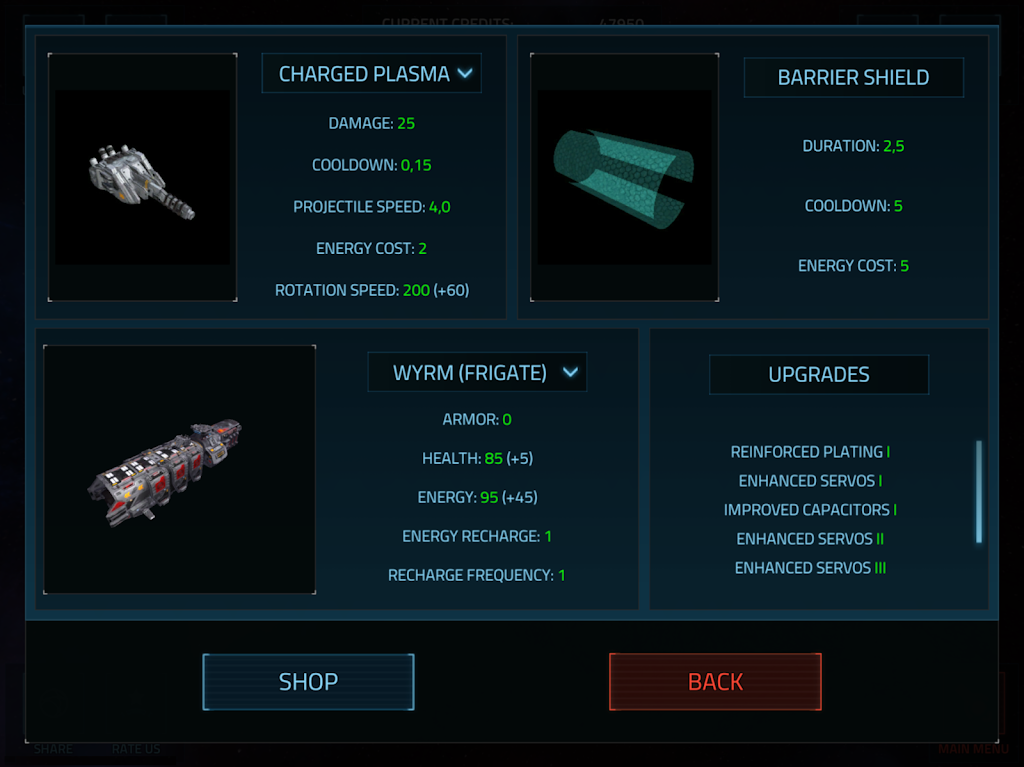The width and height of the screenshot is (1024, 767).
Task: Choose the Enhanced Servos III upgrade
Action: coord(810,568)
